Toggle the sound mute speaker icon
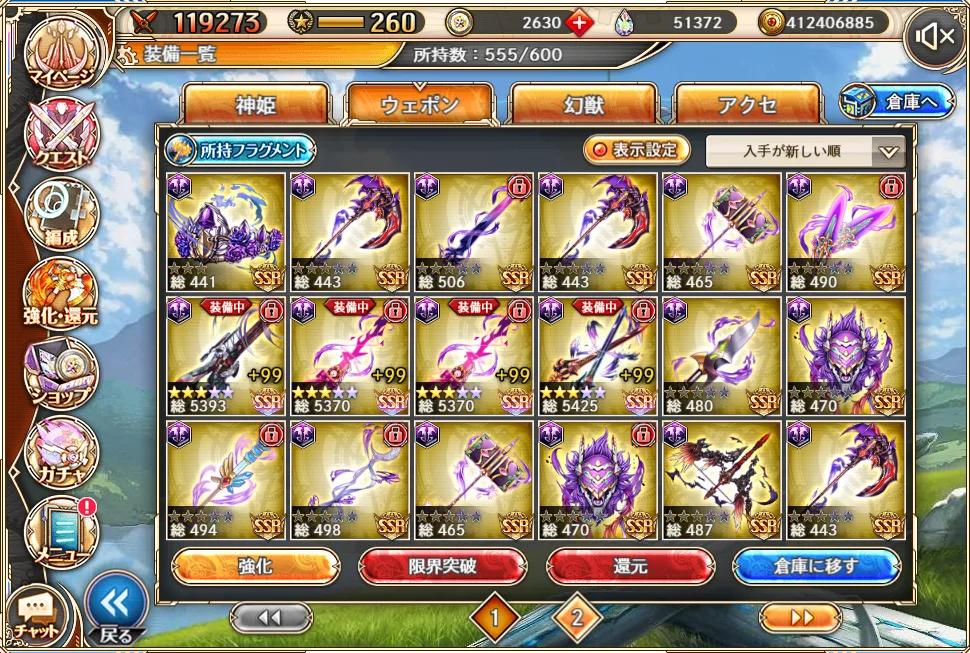 tap(935, 38)
